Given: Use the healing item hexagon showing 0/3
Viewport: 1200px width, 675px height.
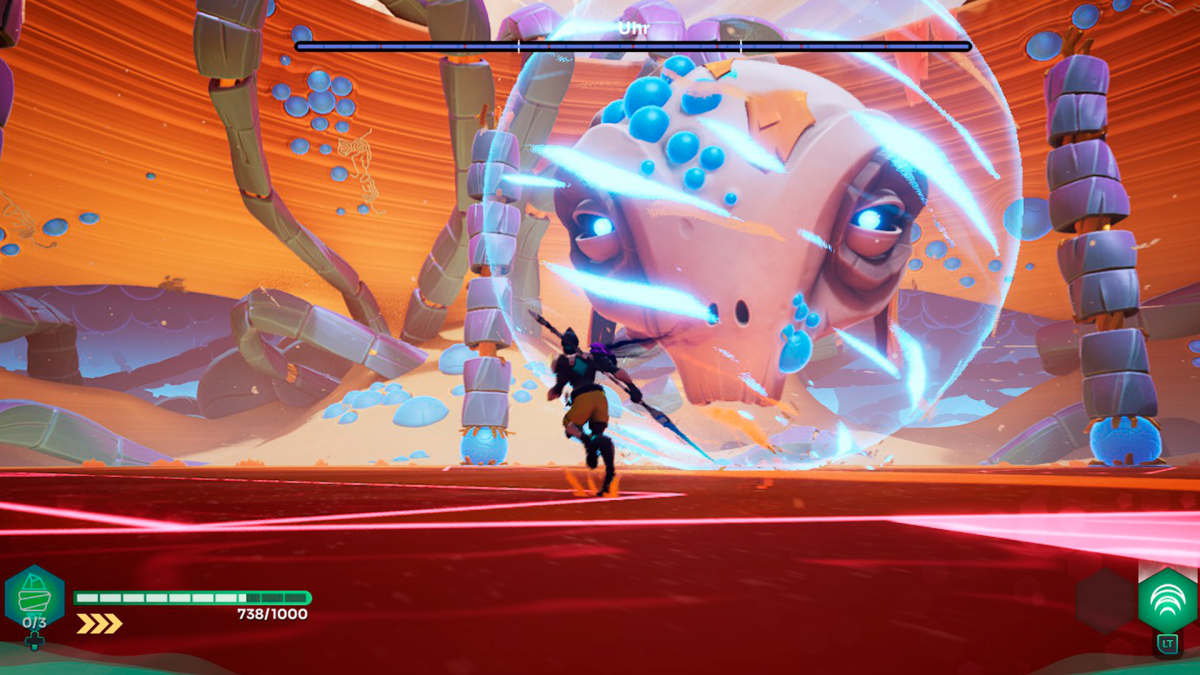Looking at the screenshot, I should click(x=35, y=596).
